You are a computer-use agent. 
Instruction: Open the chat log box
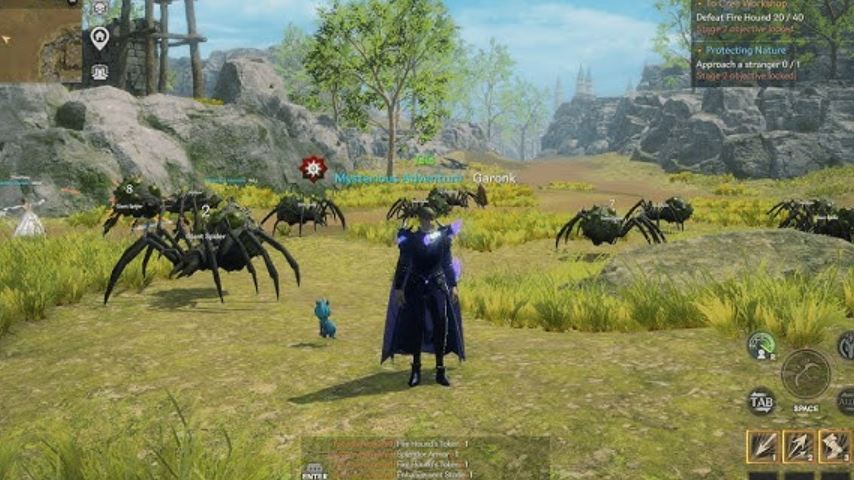click(x=425, y=457)
